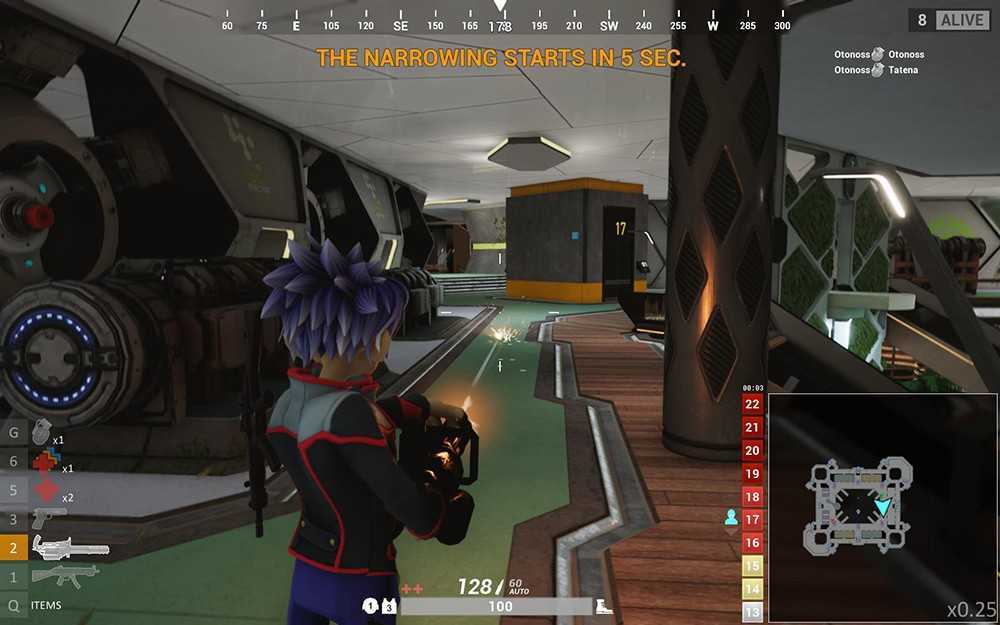The width and height of the screenshot is (1000, 625).
Task: Switch to the pistol in slot 3
Action: point(47,518)
